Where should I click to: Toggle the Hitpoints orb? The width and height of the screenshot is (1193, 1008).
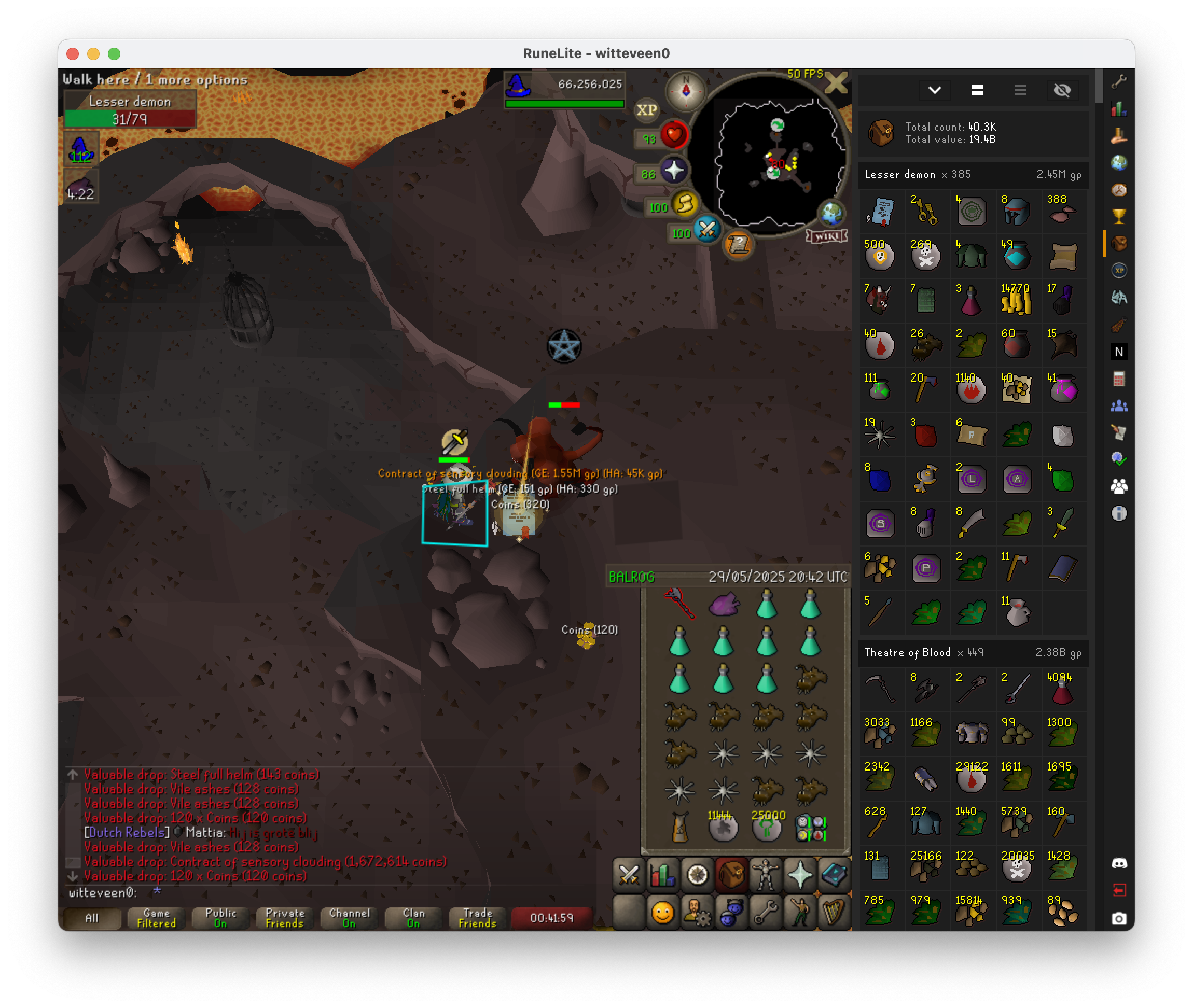click(674, 135)
